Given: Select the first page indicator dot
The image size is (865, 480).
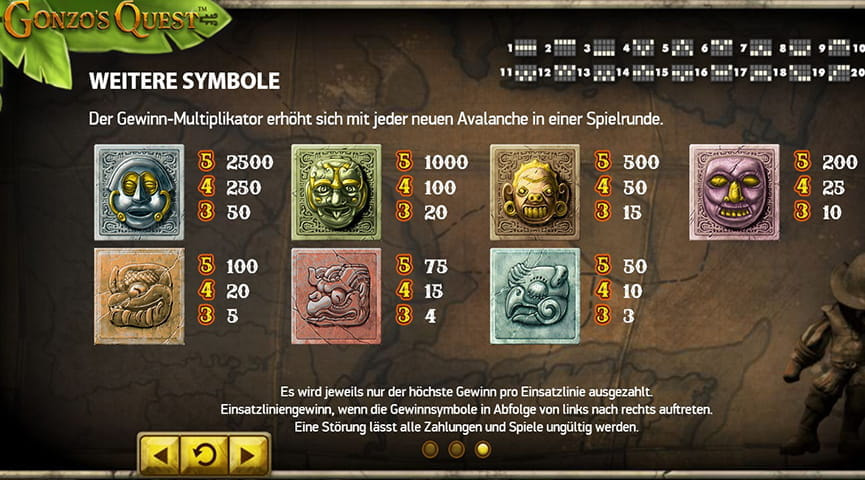Looking at the screenshot, I should click(x=431, y=450).
